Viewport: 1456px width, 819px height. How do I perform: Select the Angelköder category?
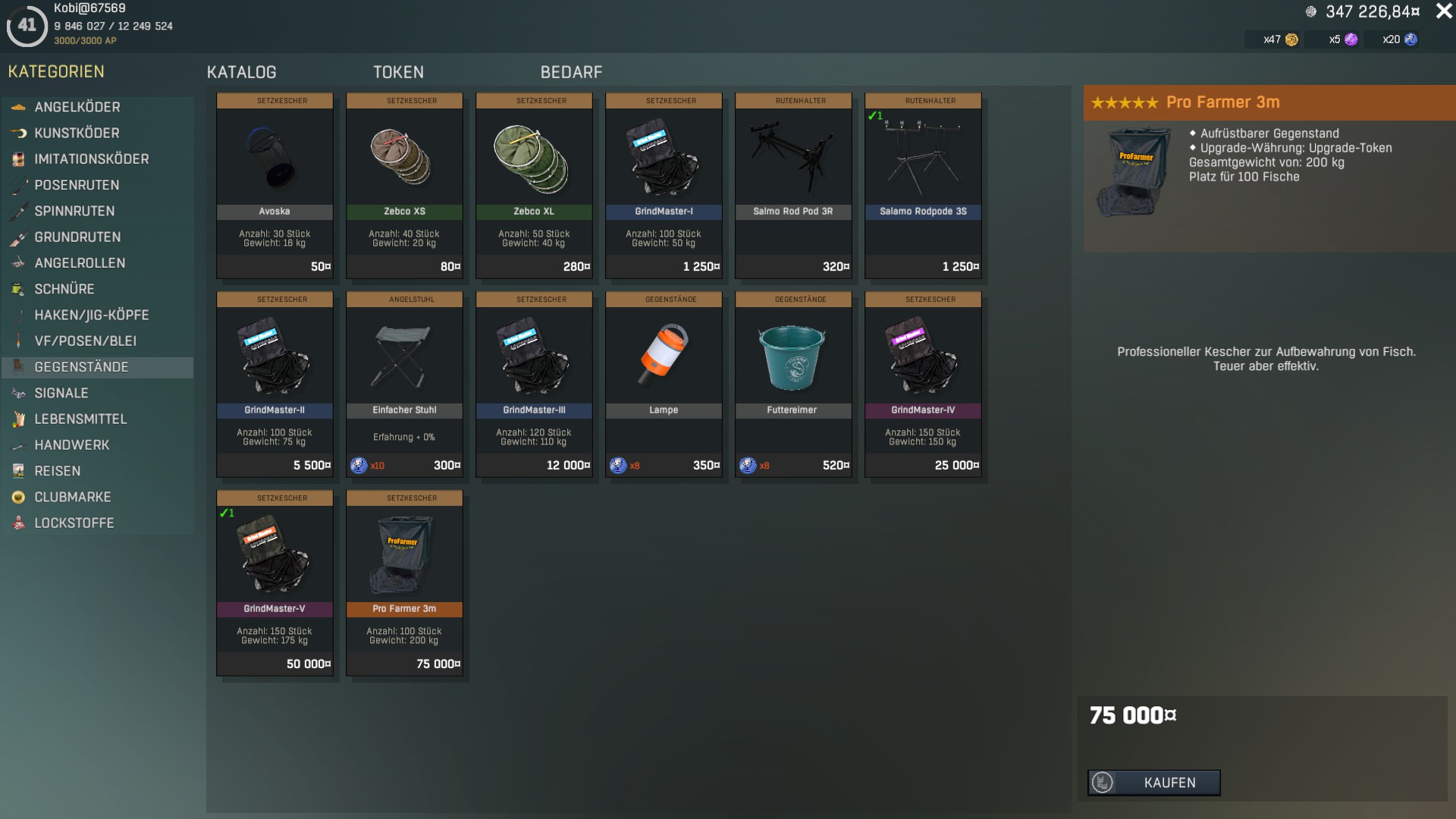pos(77,107)
